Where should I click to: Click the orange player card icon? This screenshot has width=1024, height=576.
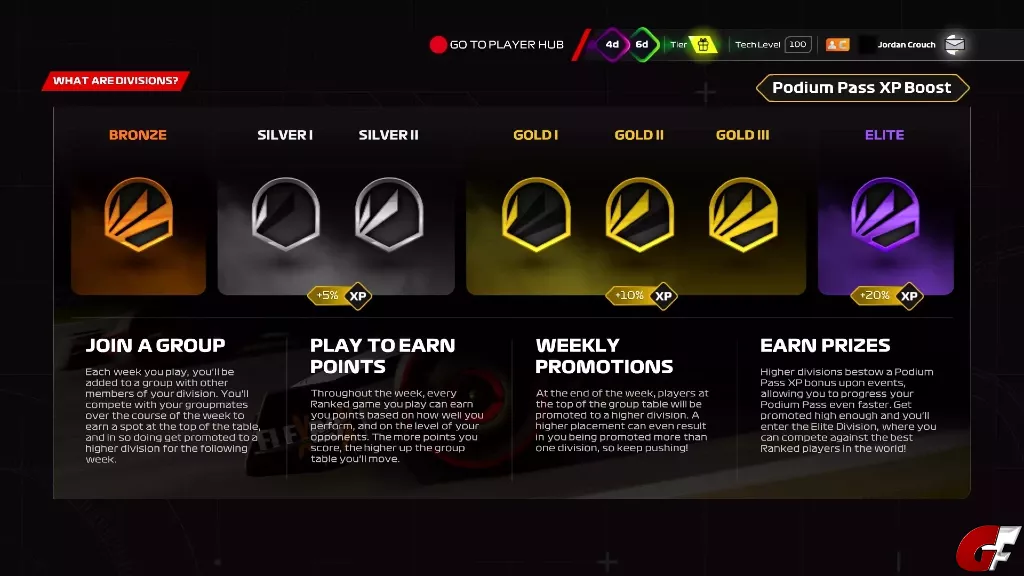(x=837, y=44)
